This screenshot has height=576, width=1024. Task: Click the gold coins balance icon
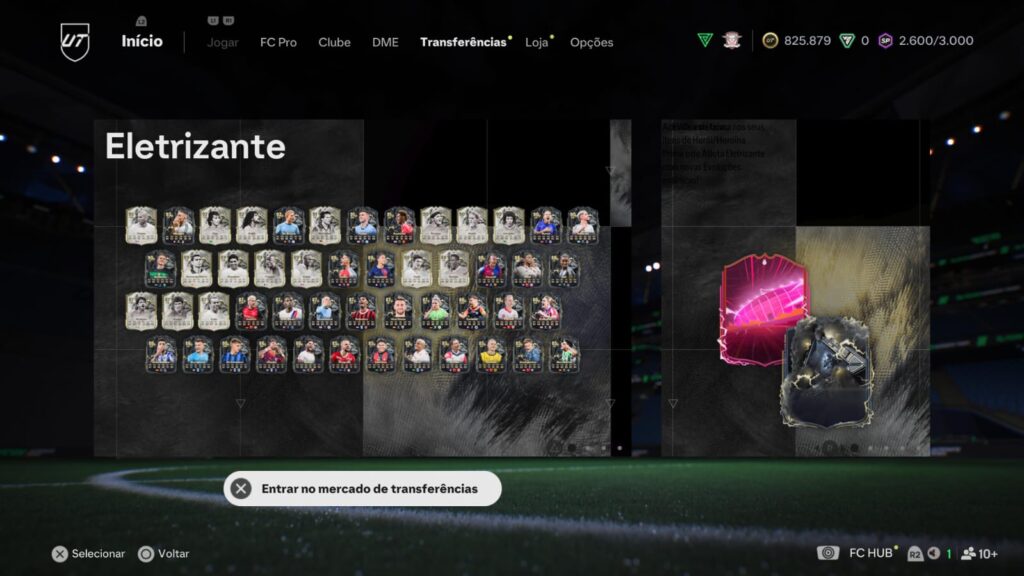(x=770, y=41)
